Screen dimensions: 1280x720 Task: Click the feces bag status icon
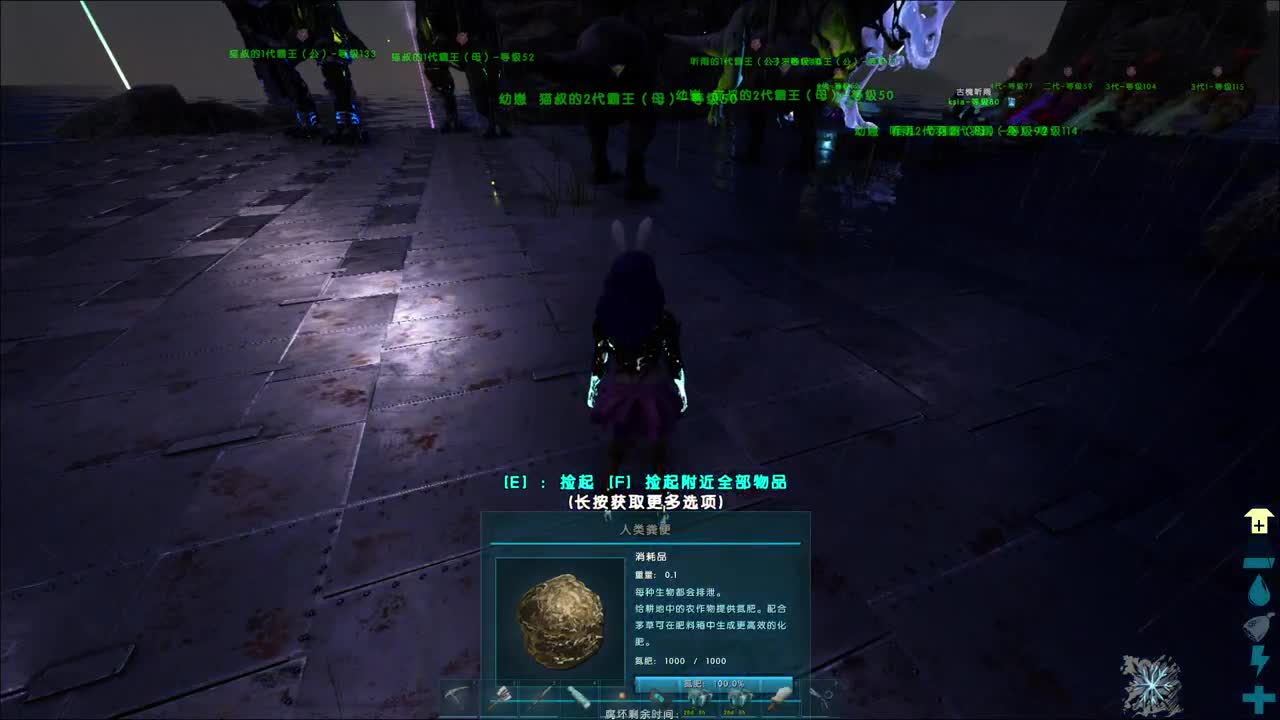pyautogui.click(x=1257, y=625)
